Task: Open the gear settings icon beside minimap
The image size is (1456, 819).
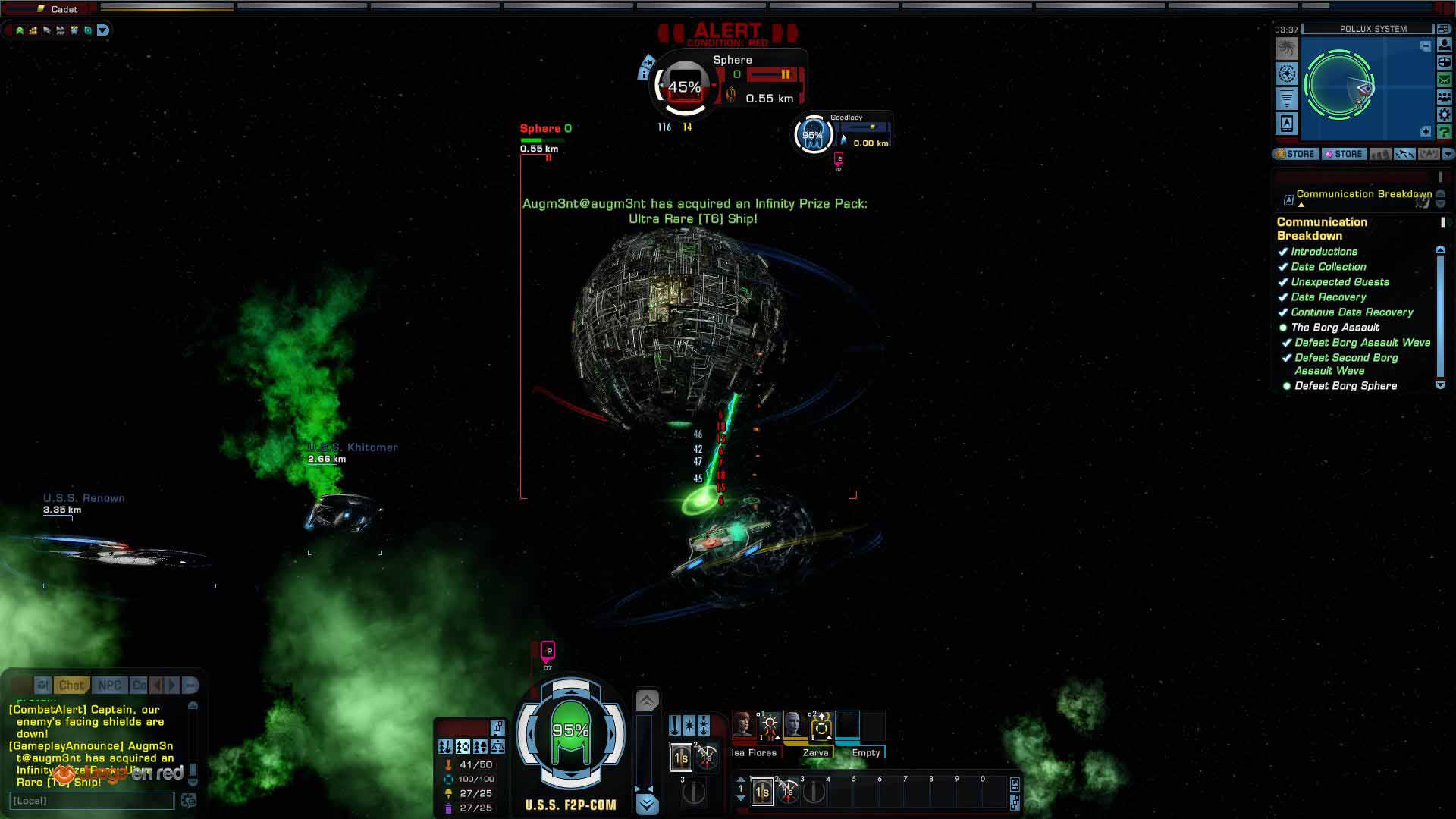Action: click(1445, 115)
